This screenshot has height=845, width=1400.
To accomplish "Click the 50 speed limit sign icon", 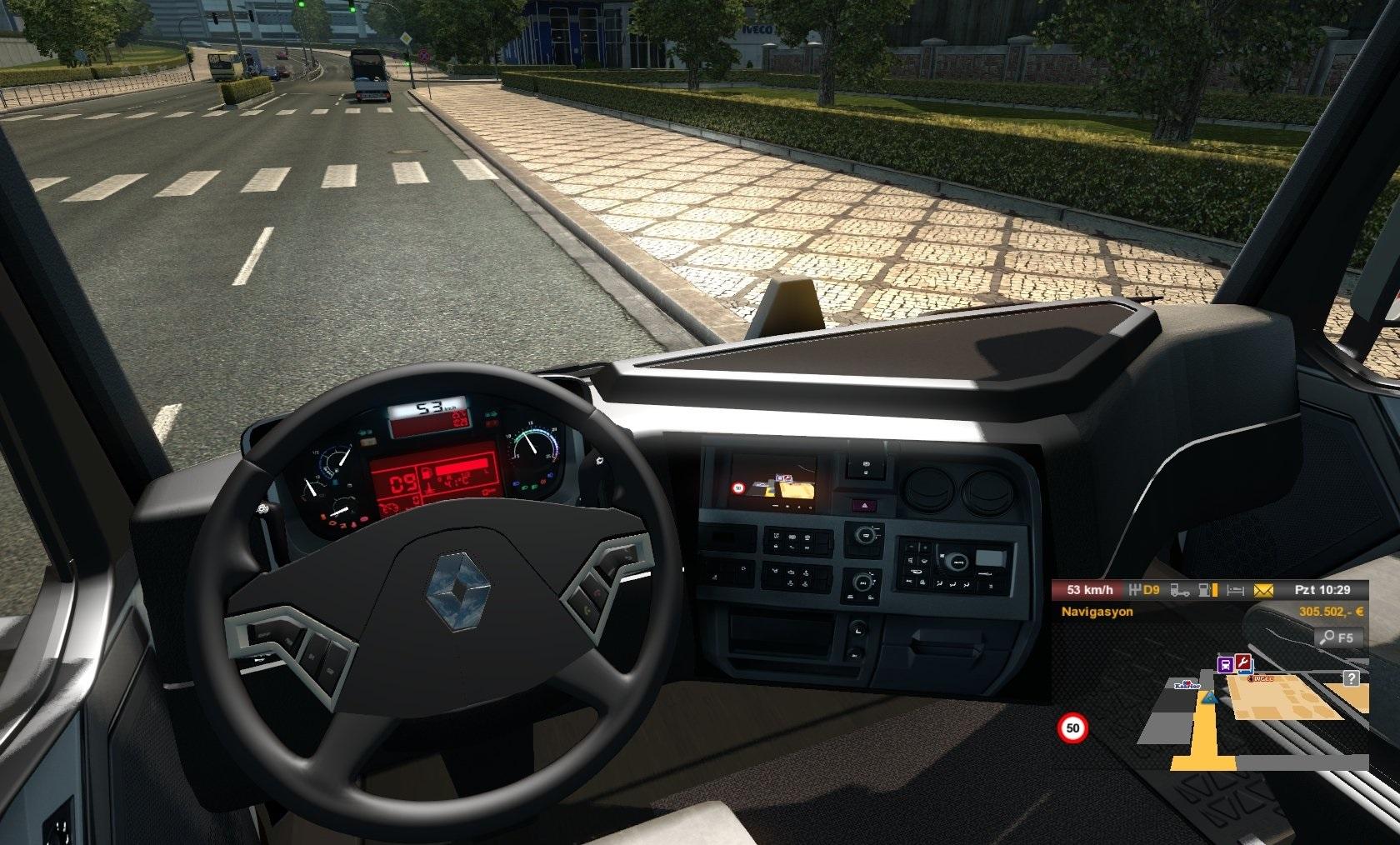I will point(1072,728).
